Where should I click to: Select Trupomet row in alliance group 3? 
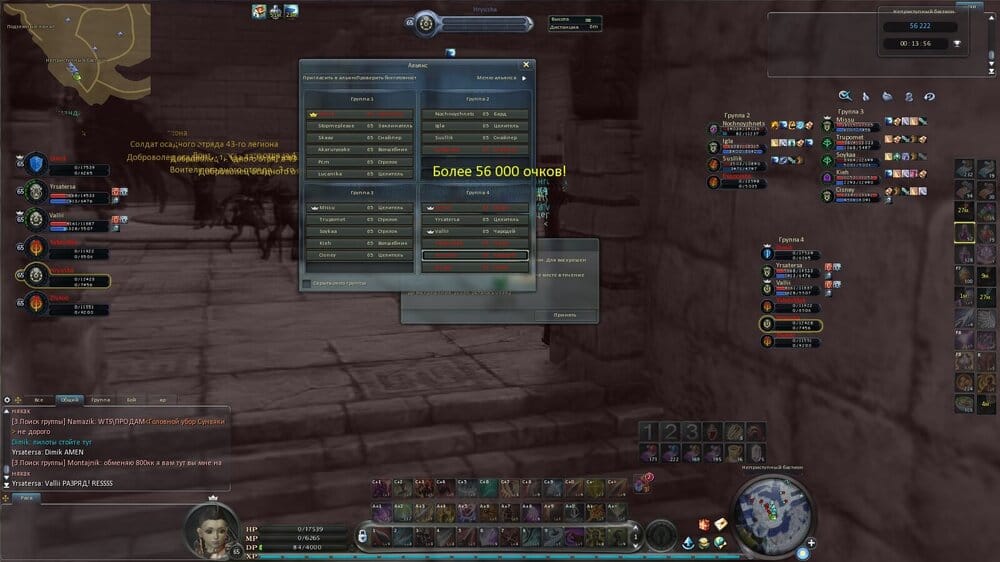pos(359,219)
